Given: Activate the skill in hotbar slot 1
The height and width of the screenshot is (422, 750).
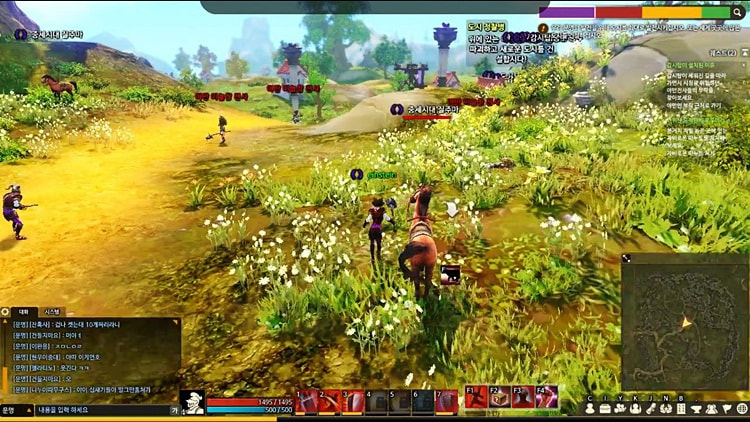Looking at the screenshot, I should click(x=307, y=401).
